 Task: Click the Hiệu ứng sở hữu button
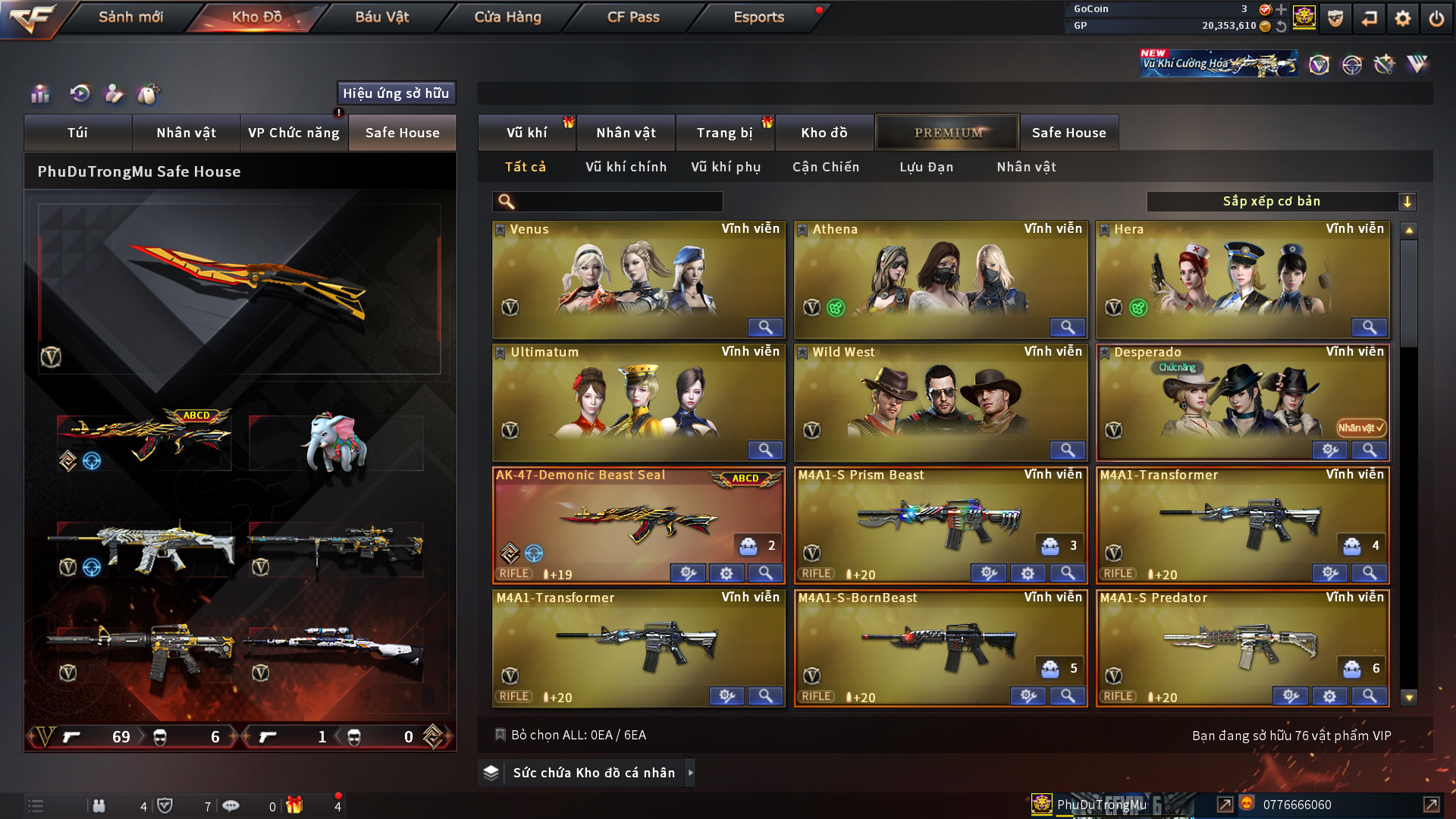(x=396, y=93)
